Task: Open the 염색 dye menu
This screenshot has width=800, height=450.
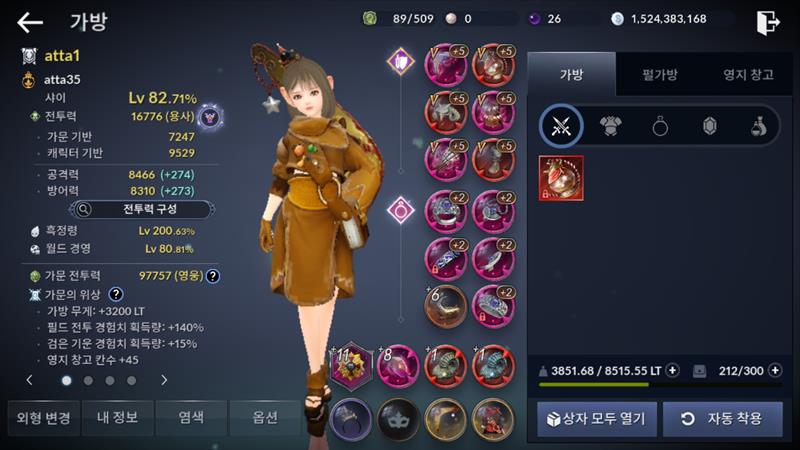Action: 190,417
